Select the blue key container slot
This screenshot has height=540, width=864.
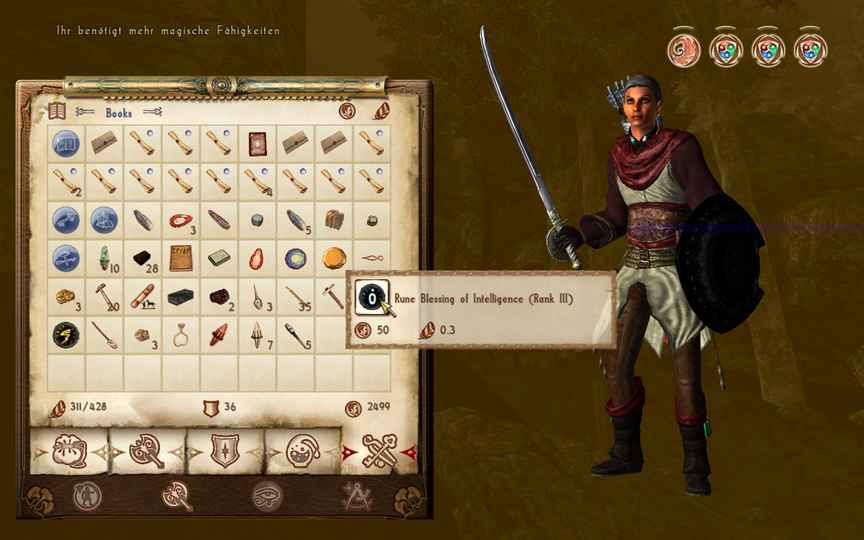66,220
